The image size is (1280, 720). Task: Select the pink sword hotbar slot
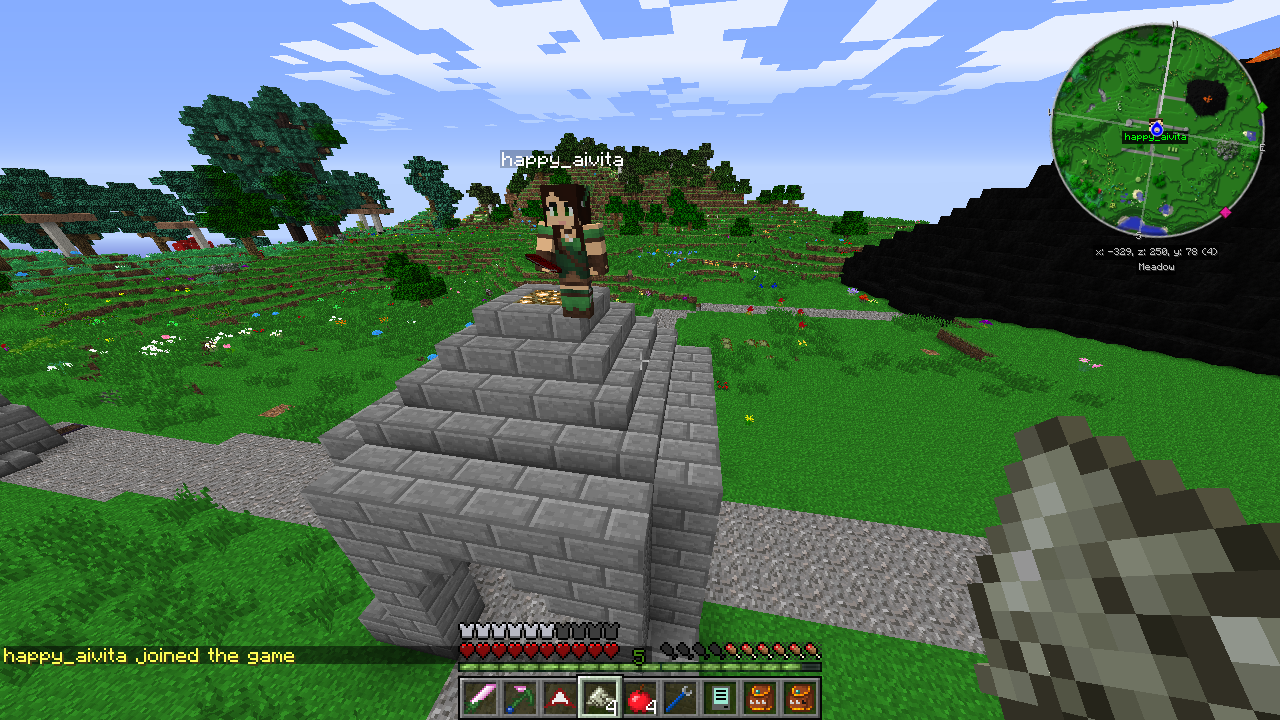coord(478,698)
